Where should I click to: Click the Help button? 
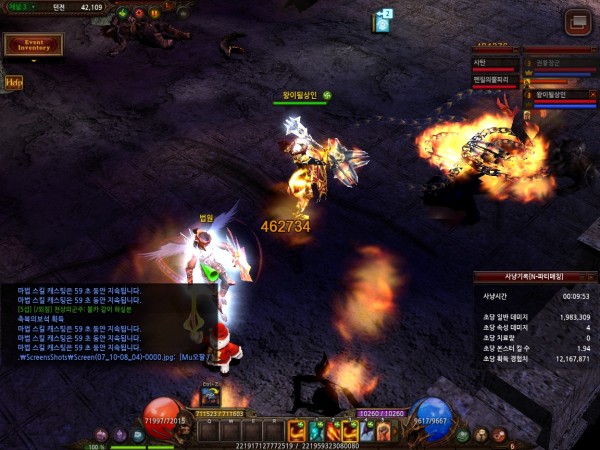[13, 83]
